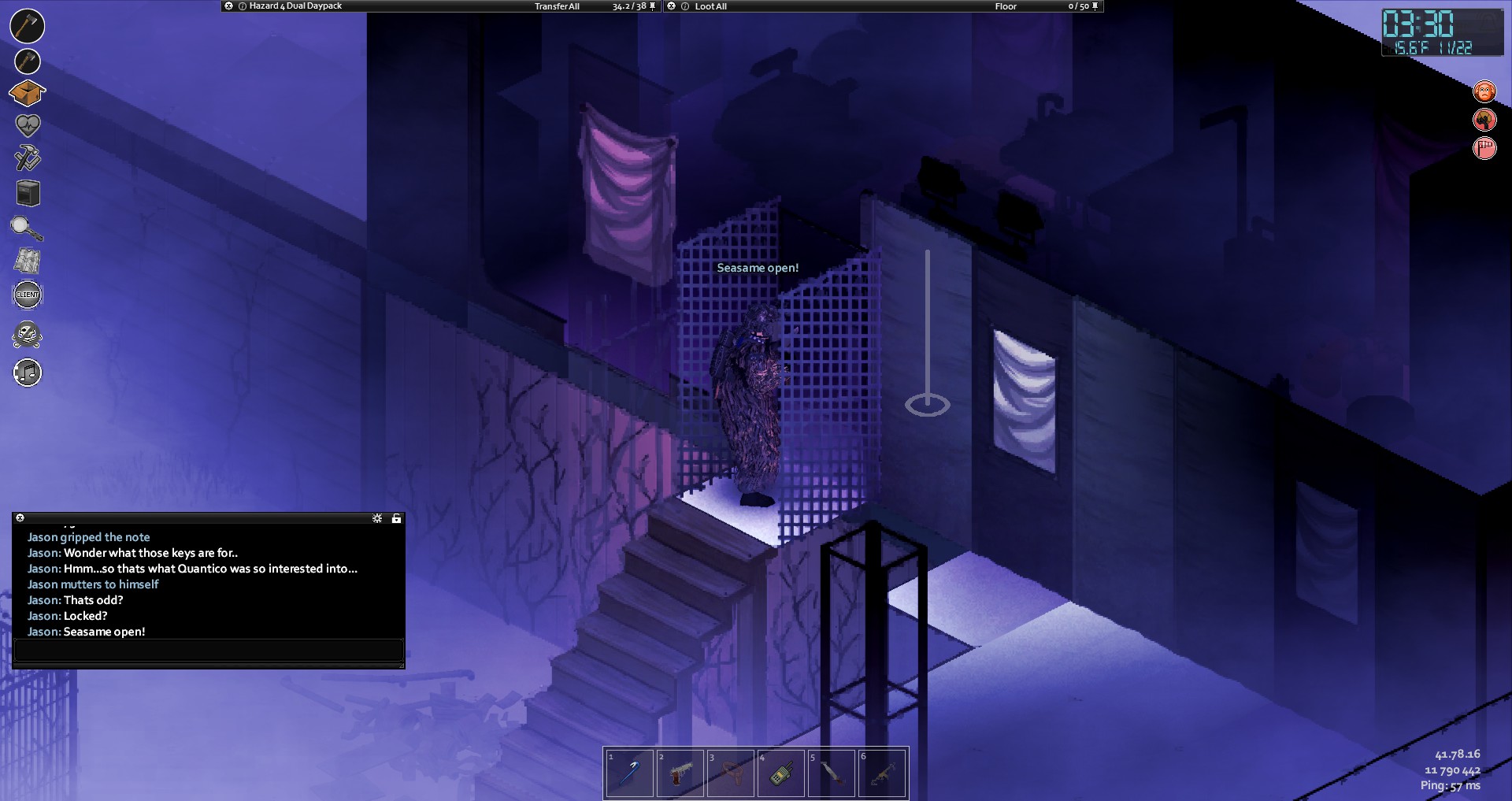The width and height of the screenshot is (1512, 801).
Task: Toggle the skull and crossbones icon
Action: [x=28, y=335]
